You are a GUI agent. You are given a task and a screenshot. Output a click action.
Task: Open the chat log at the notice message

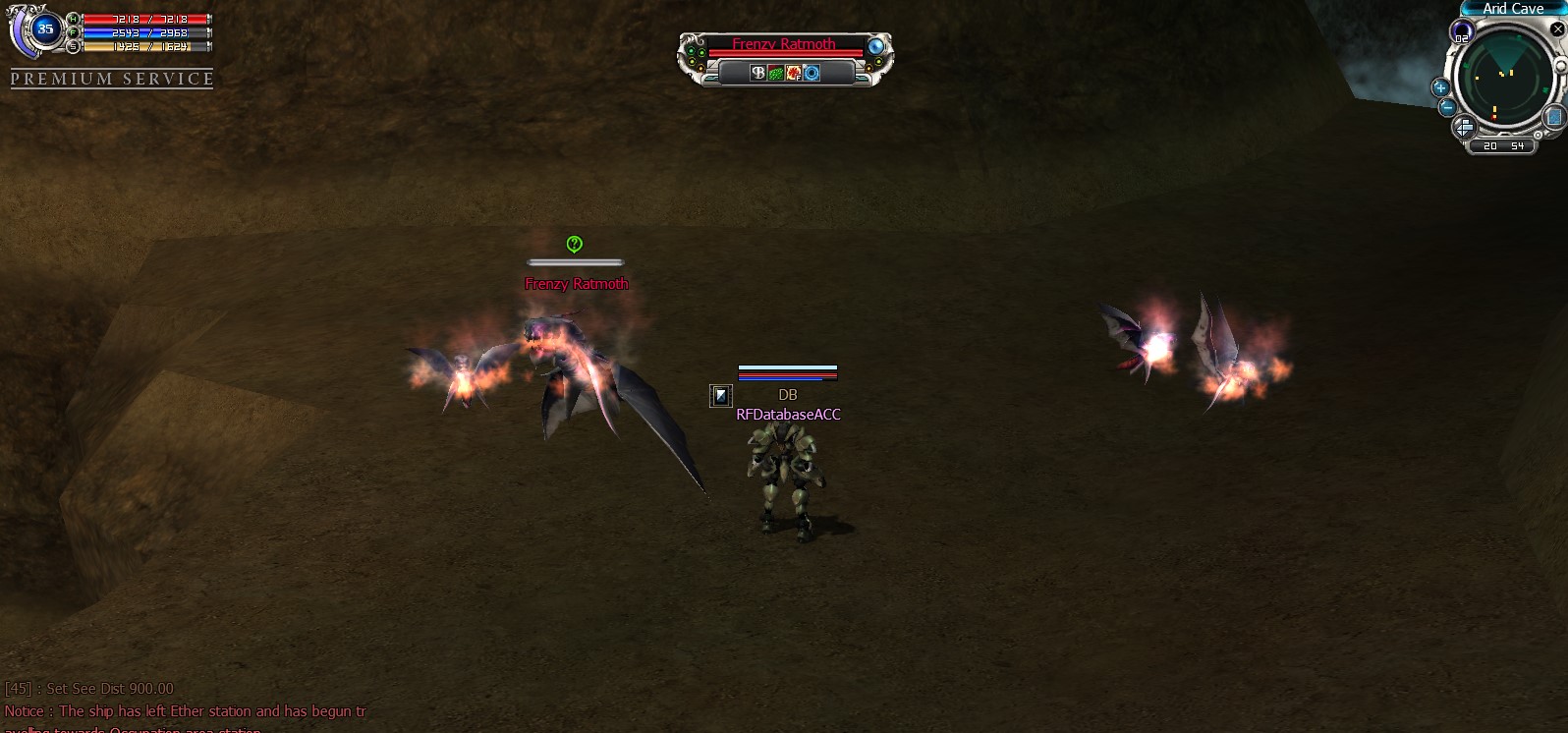pos(185,711)
